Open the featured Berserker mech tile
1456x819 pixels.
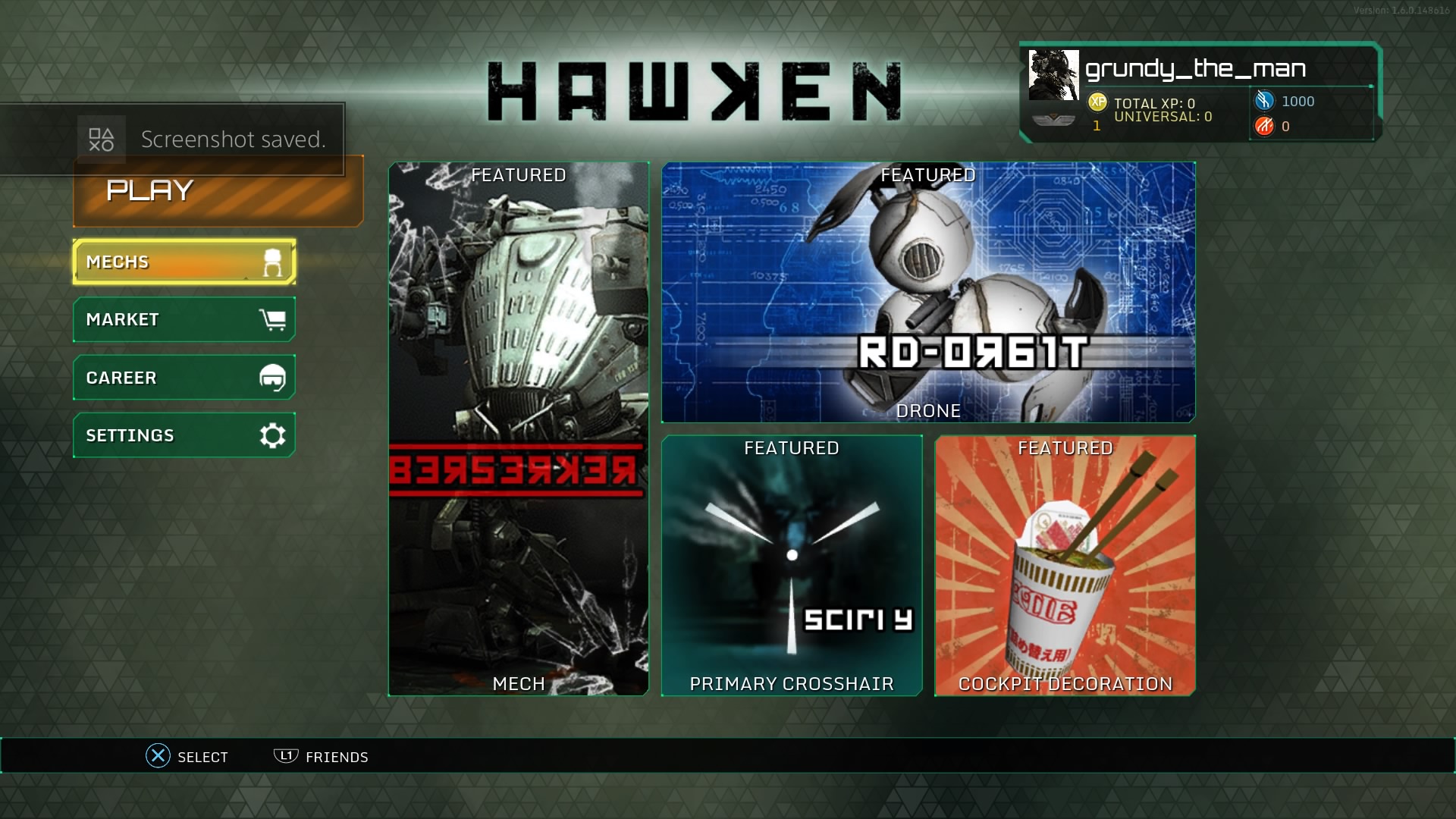click(519, 428)
